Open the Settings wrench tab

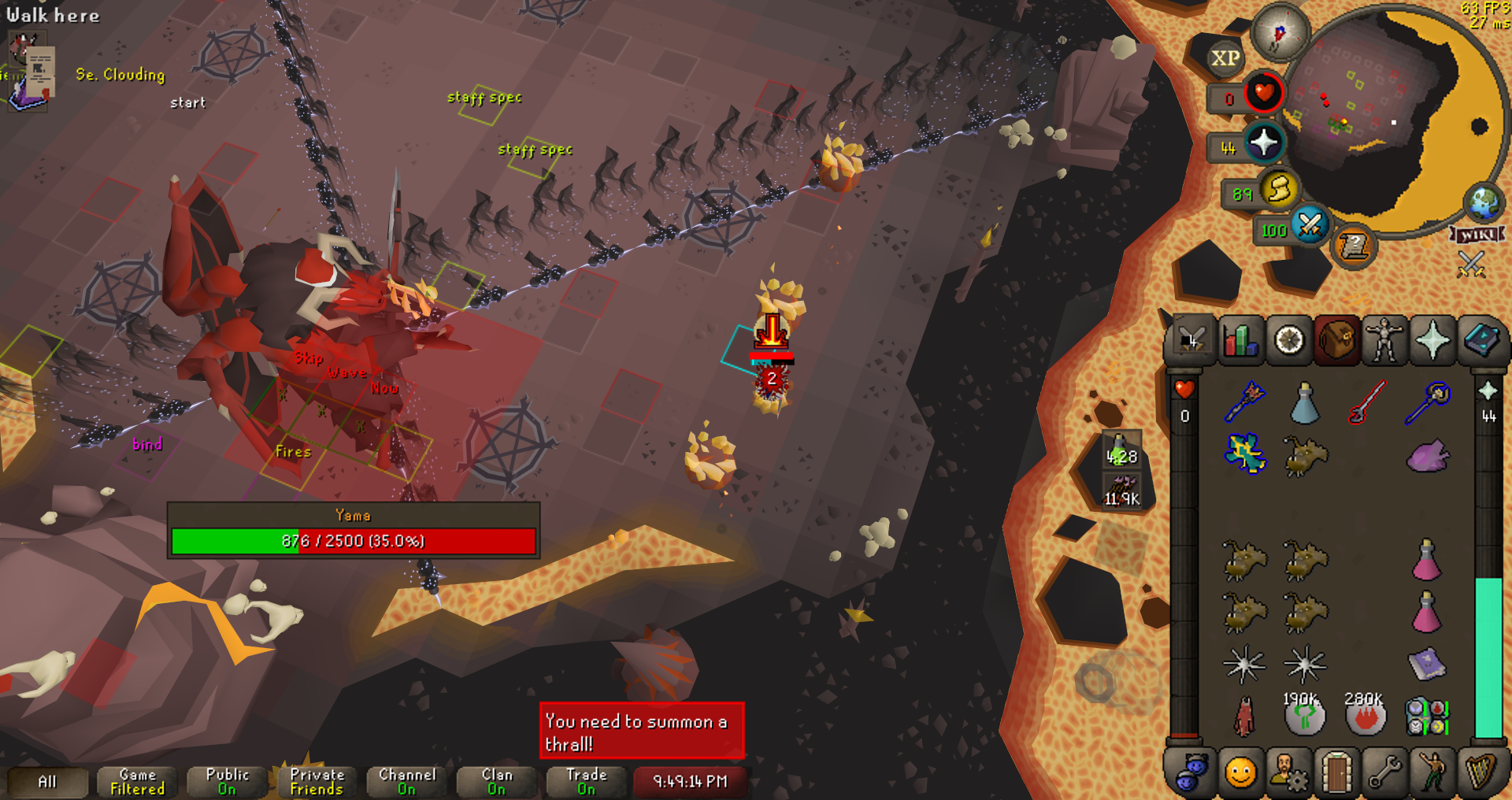pyautogui.click(x=1384, y=772)
